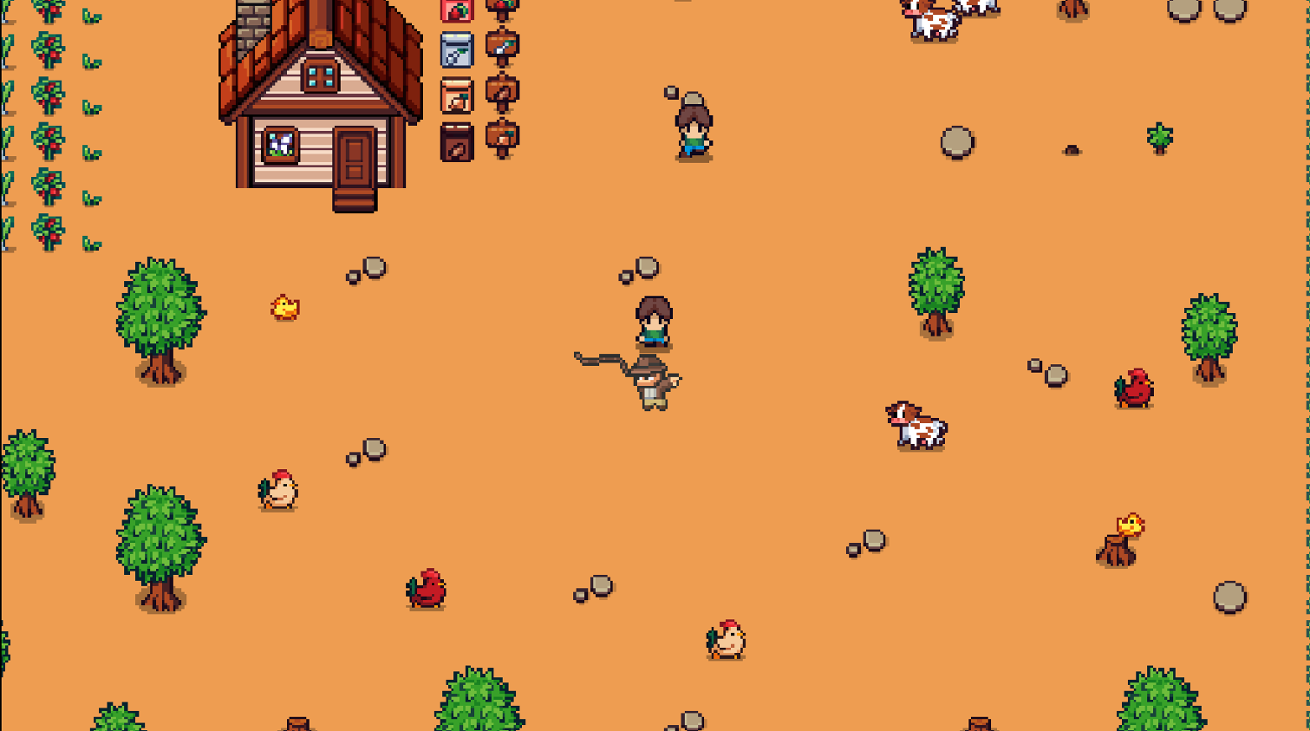Select the red apple crate icon

coord(456,10)
